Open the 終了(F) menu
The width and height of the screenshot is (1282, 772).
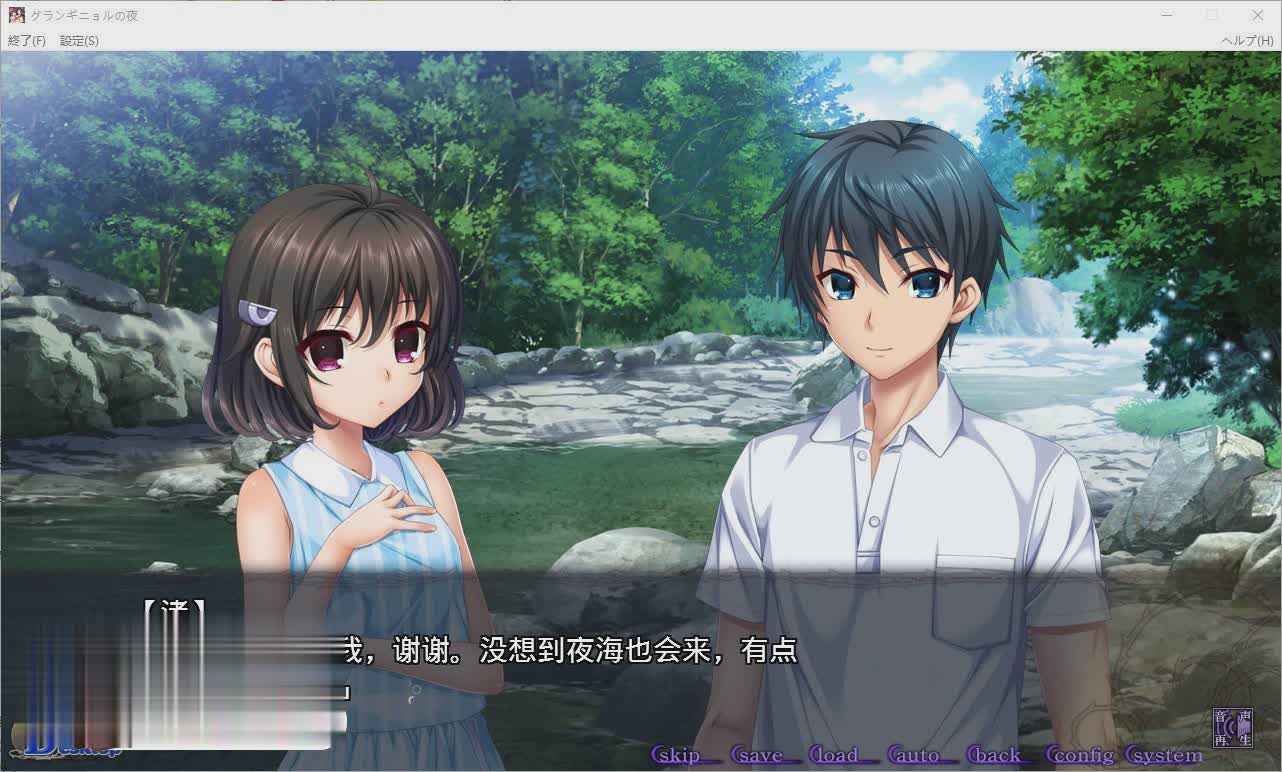click(26, 41)
